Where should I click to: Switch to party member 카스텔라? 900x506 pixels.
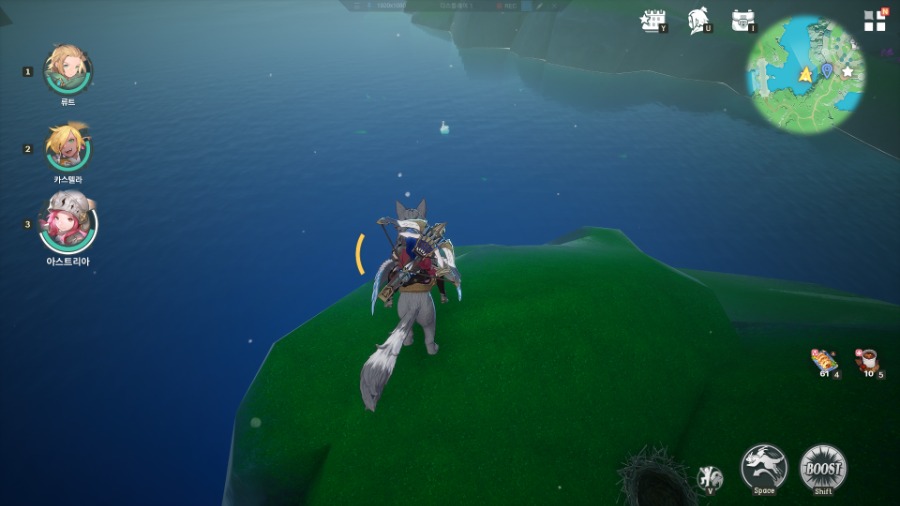tap(68, 147)
